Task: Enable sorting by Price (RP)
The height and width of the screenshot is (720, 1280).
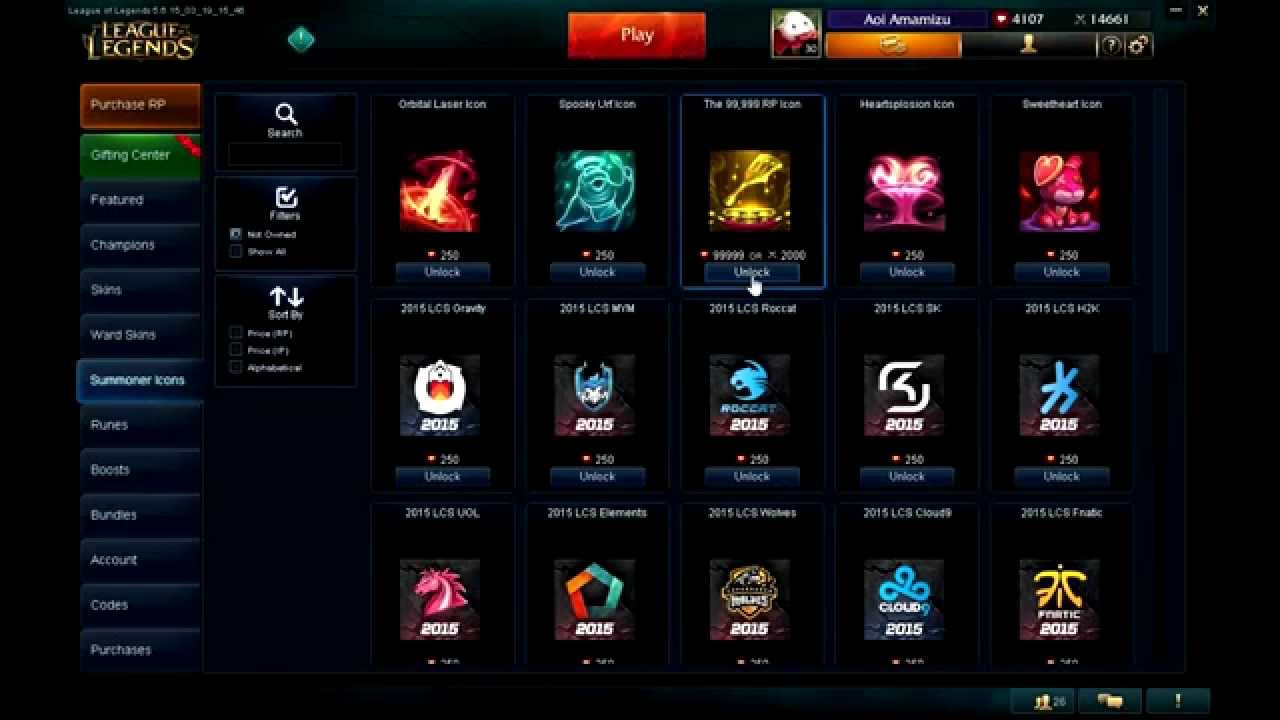Action: pyautogui.click(x=237, y=333)
